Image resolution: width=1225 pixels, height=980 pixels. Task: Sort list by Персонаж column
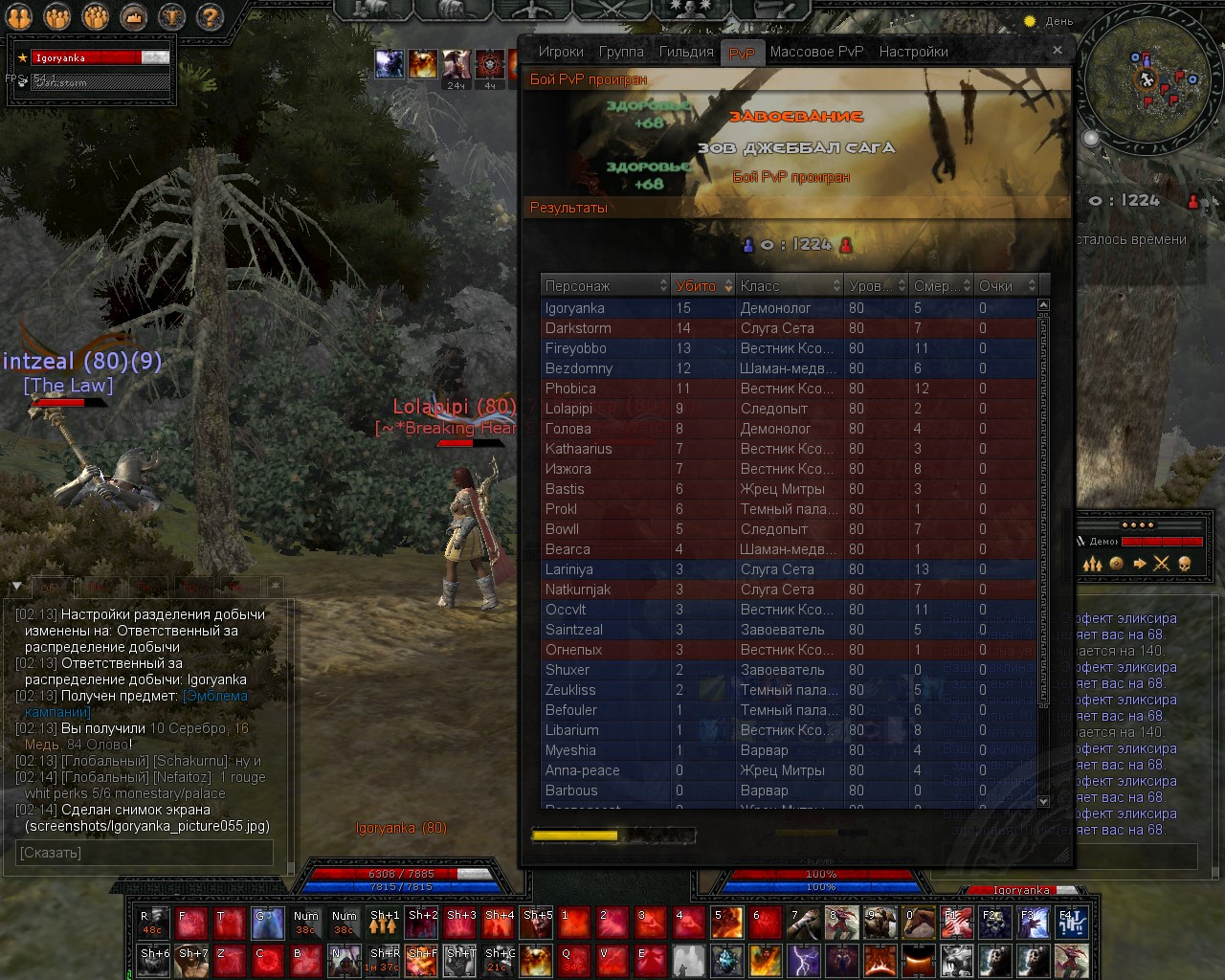[605, 286]
